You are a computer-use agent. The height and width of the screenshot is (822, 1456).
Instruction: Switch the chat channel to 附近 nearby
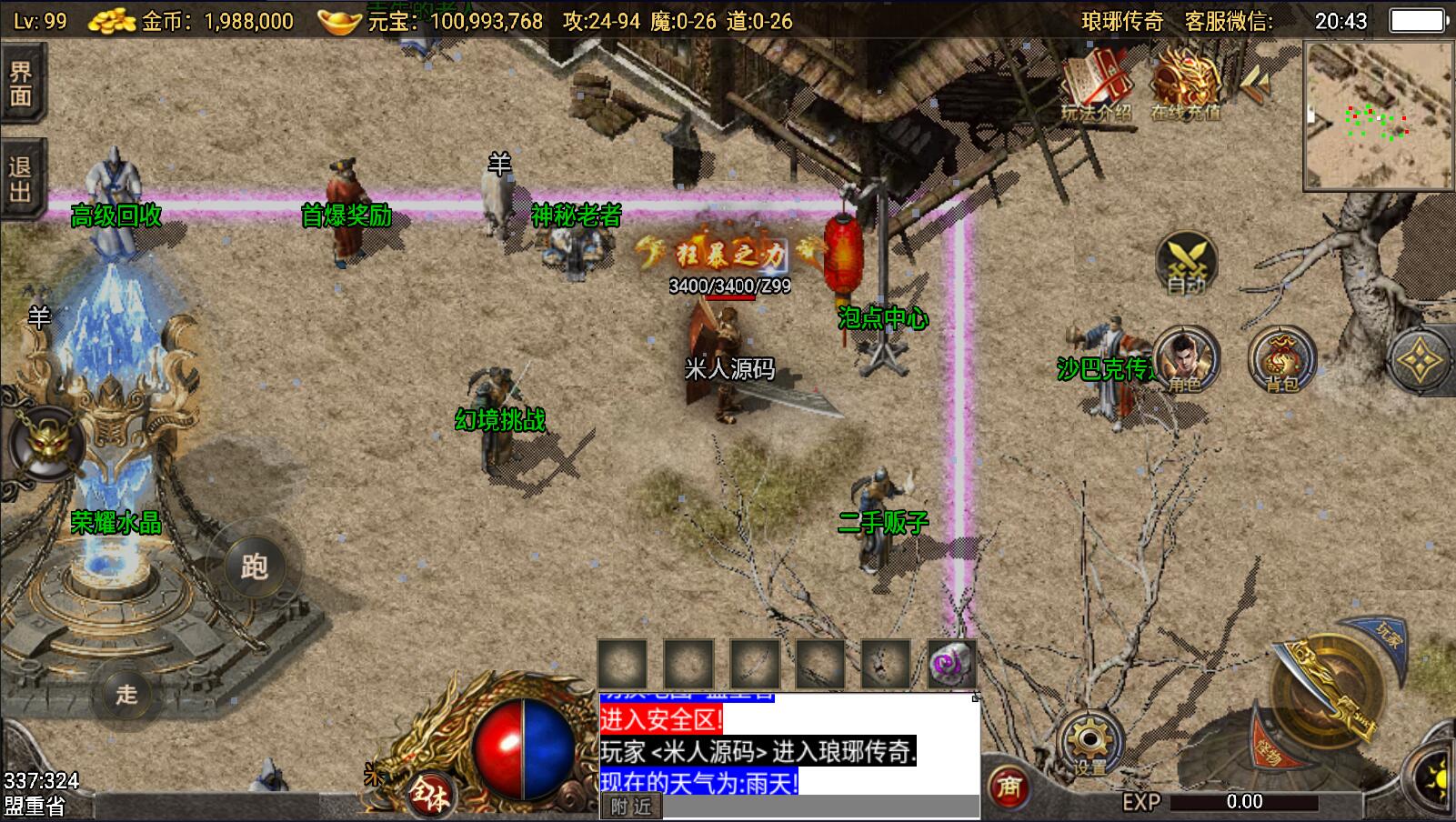click(631, 807)
